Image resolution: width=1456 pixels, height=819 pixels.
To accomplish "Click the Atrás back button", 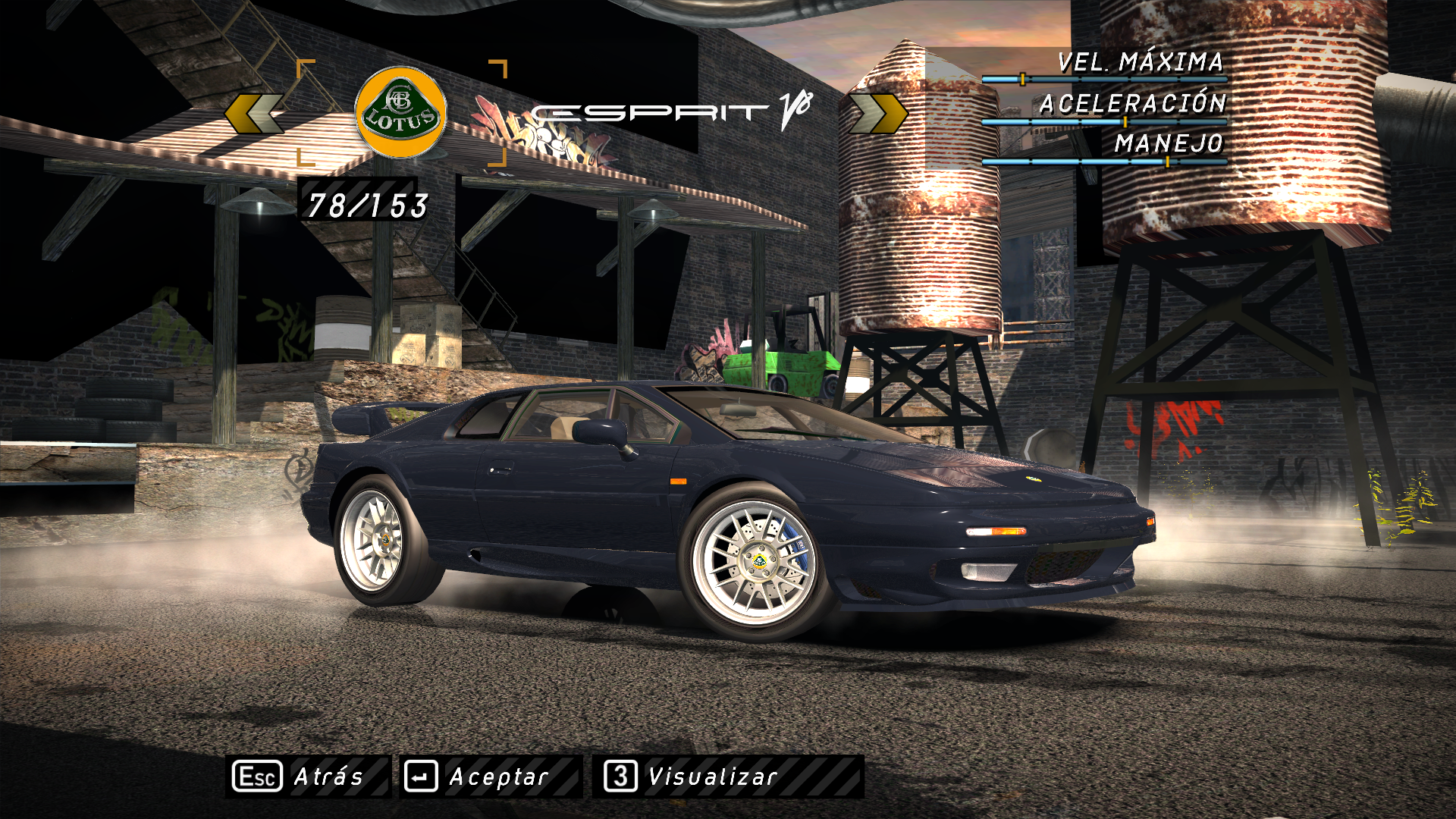I will coord(307,777).
